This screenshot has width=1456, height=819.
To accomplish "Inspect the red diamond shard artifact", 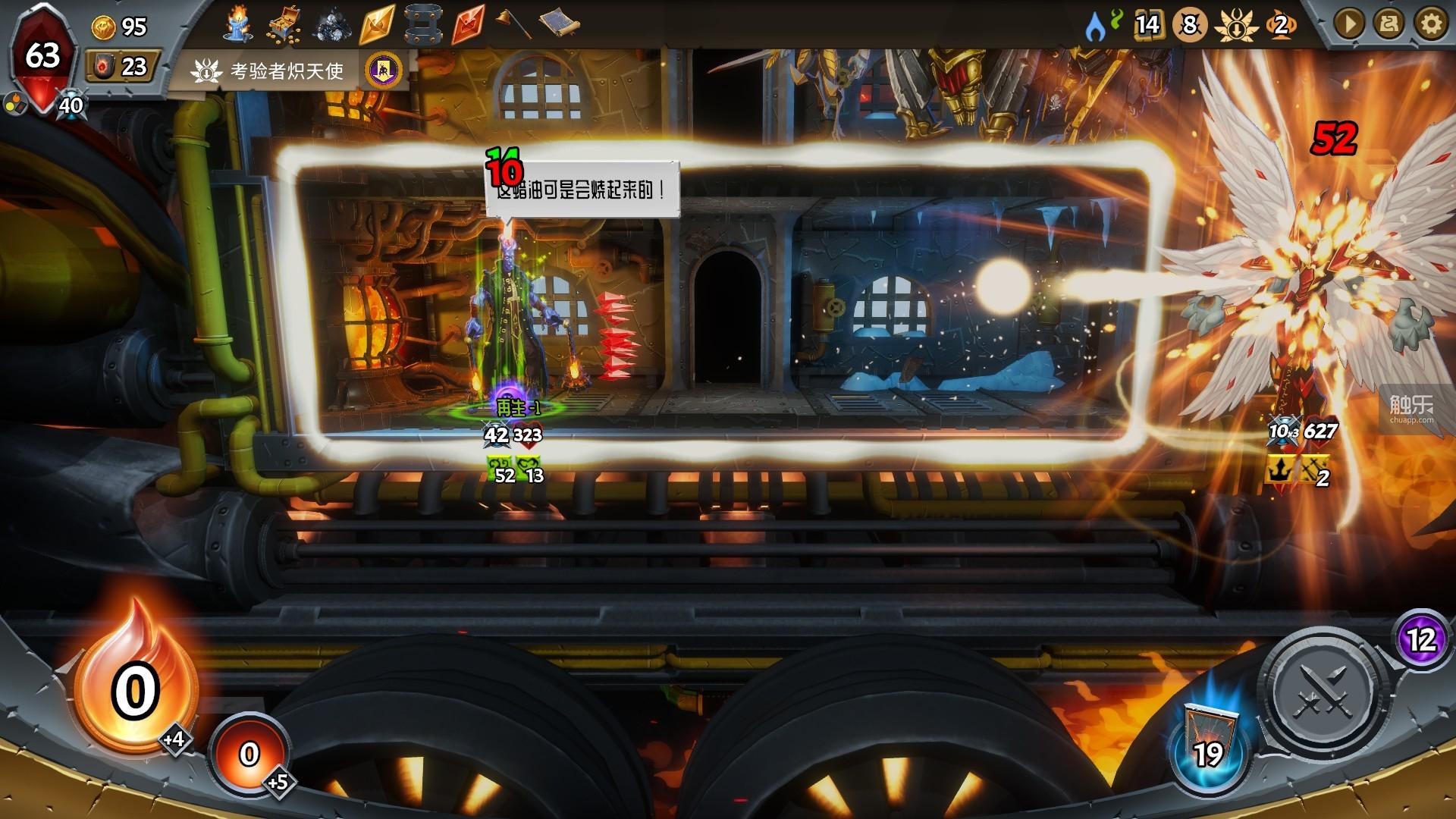I will (468, 25).
